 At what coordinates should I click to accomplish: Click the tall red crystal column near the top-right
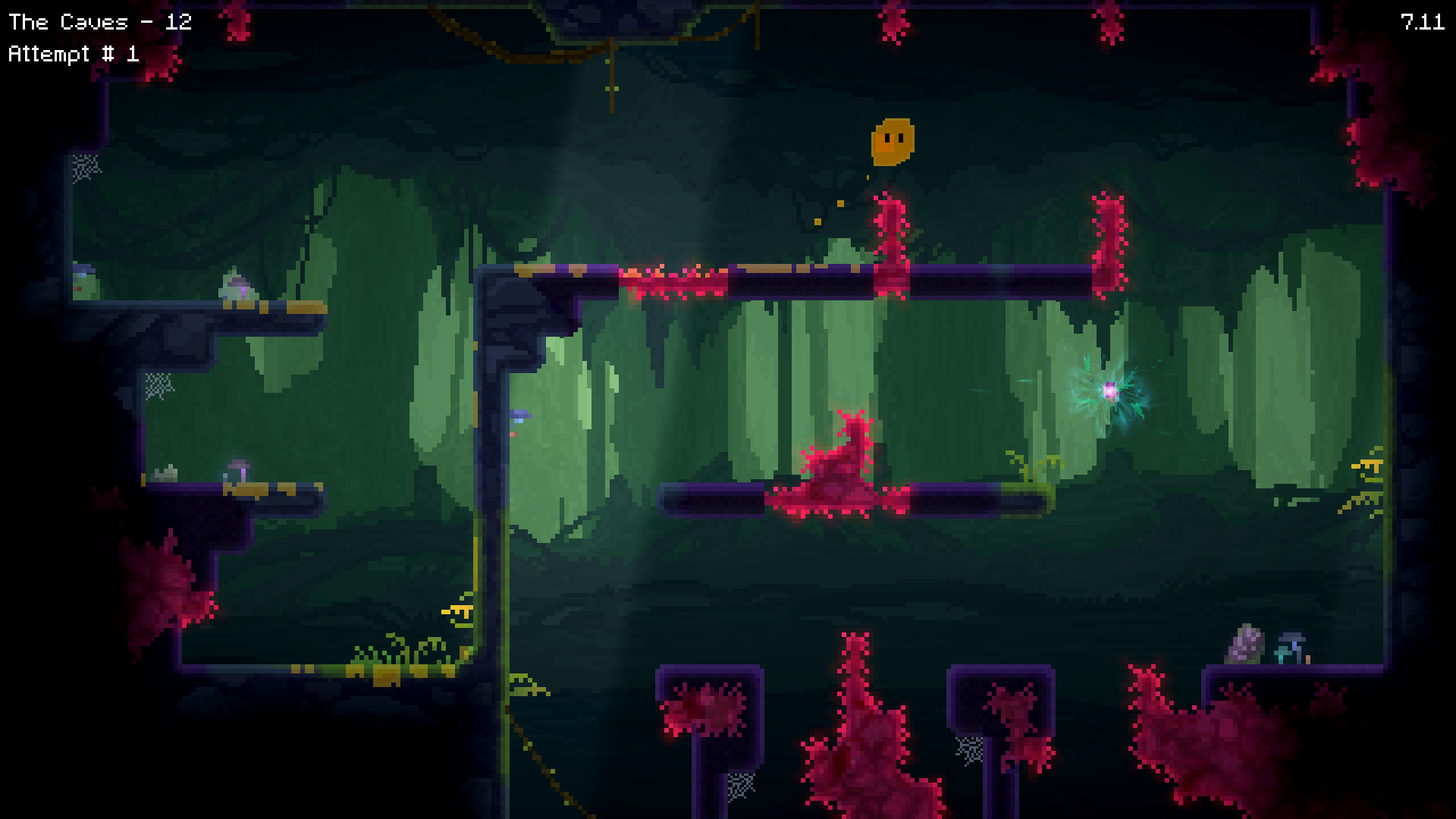(x=1109, y=243)
